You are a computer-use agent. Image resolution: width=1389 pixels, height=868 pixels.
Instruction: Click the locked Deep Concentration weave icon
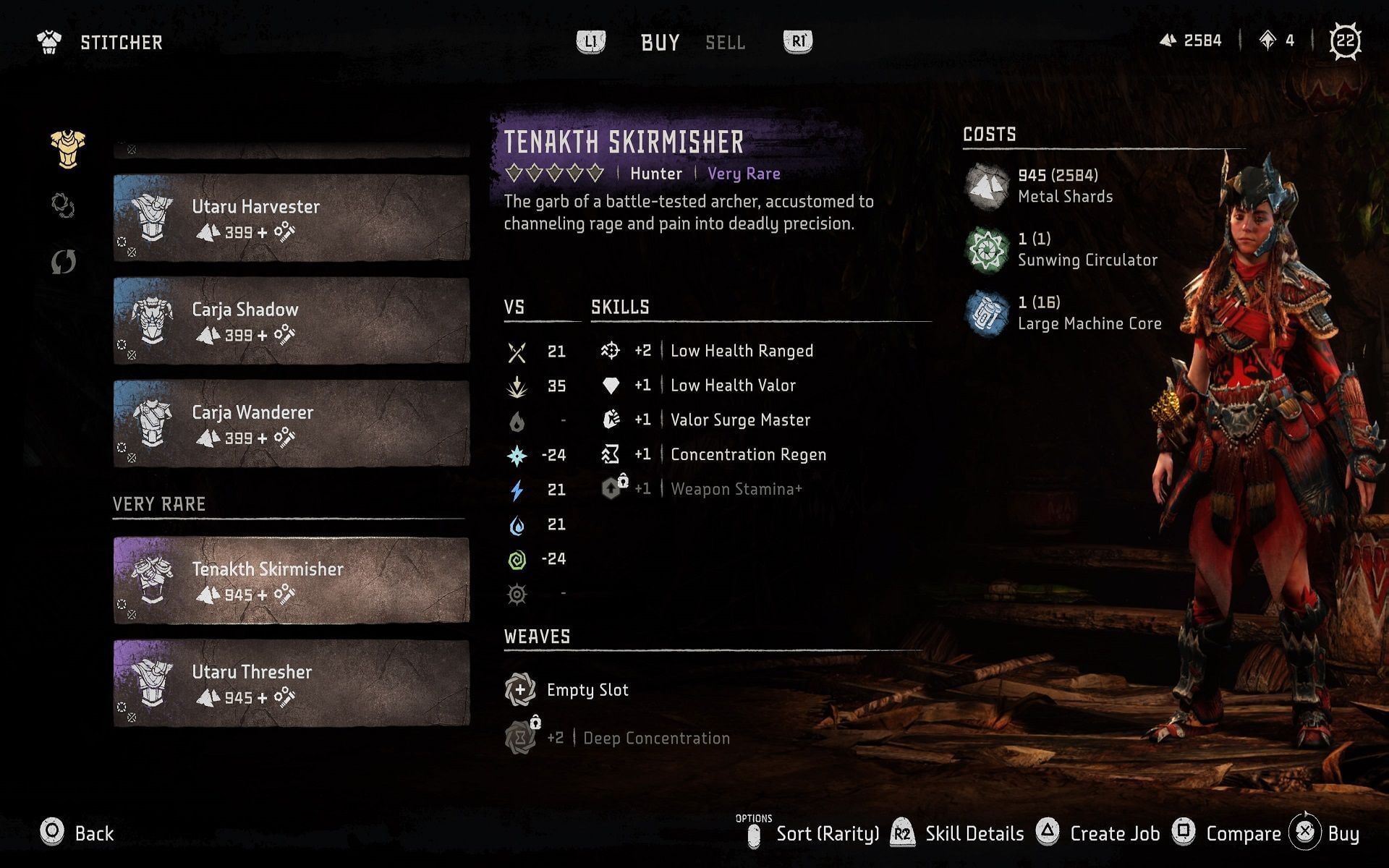519,738
